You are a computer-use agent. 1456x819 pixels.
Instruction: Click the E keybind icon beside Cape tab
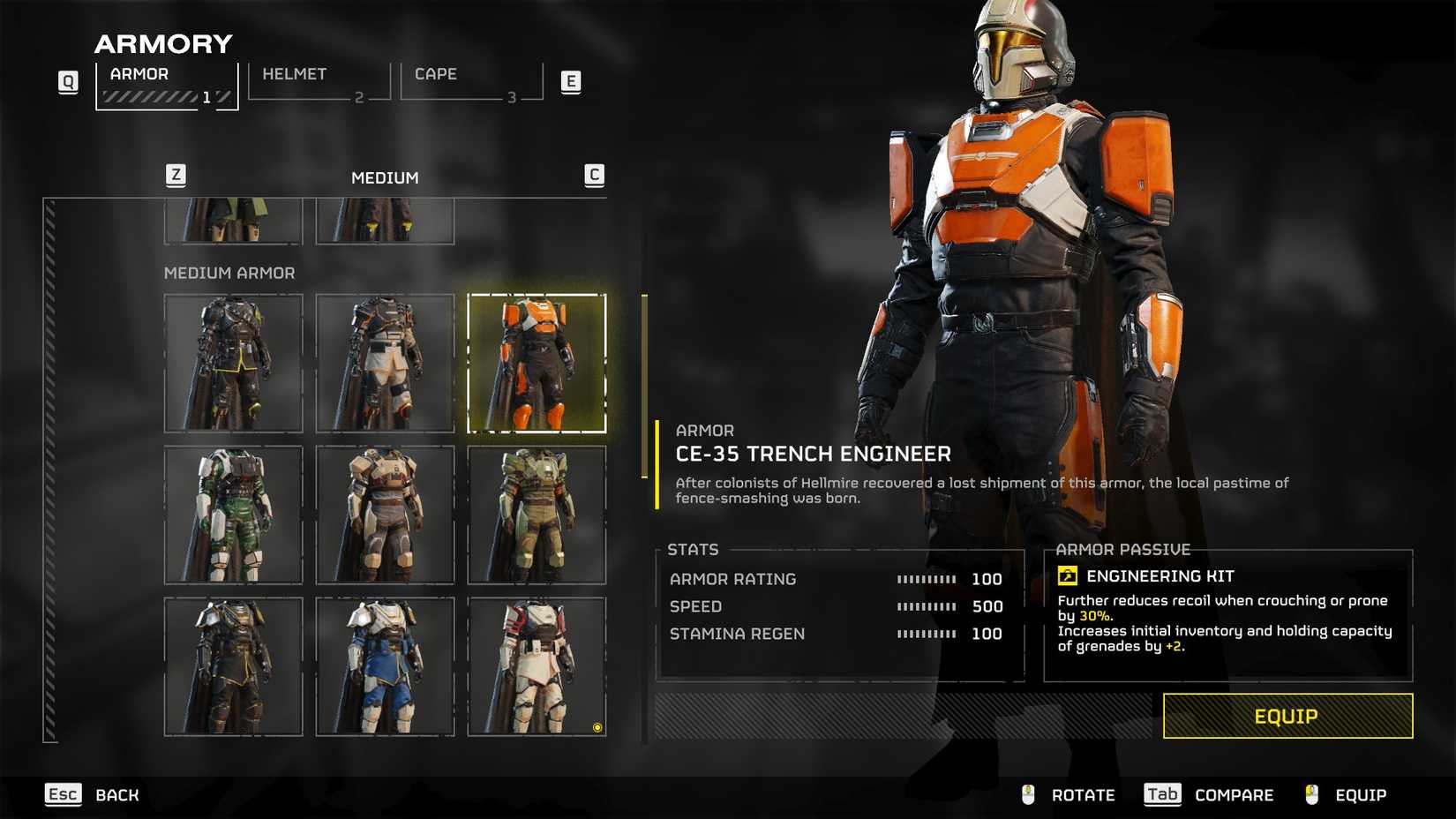click(572, 81)
